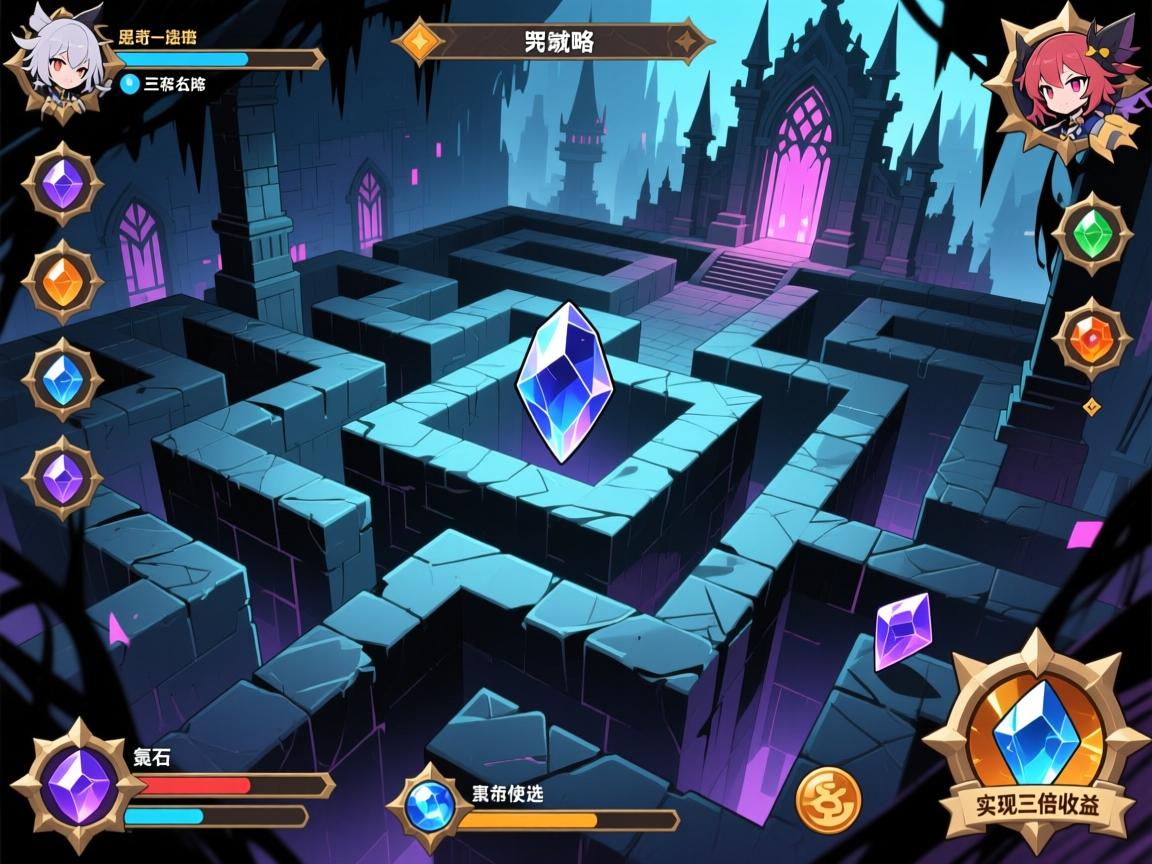Claim the 实现三倍收益 triple earnings badge

pyautogui.click(x=1035, y=752)
